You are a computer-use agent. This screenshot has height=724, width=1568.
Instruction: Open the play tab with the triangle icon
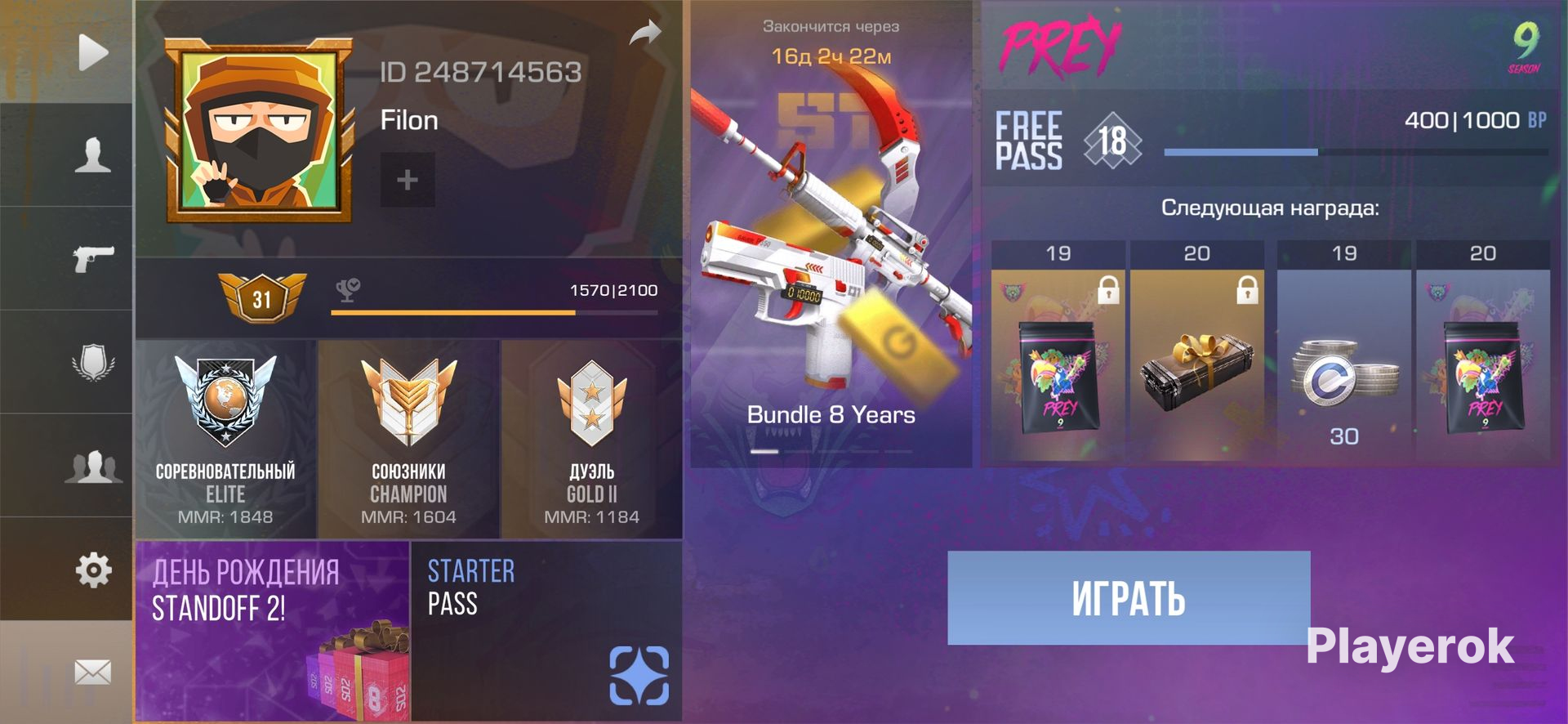tap(92, 53)
